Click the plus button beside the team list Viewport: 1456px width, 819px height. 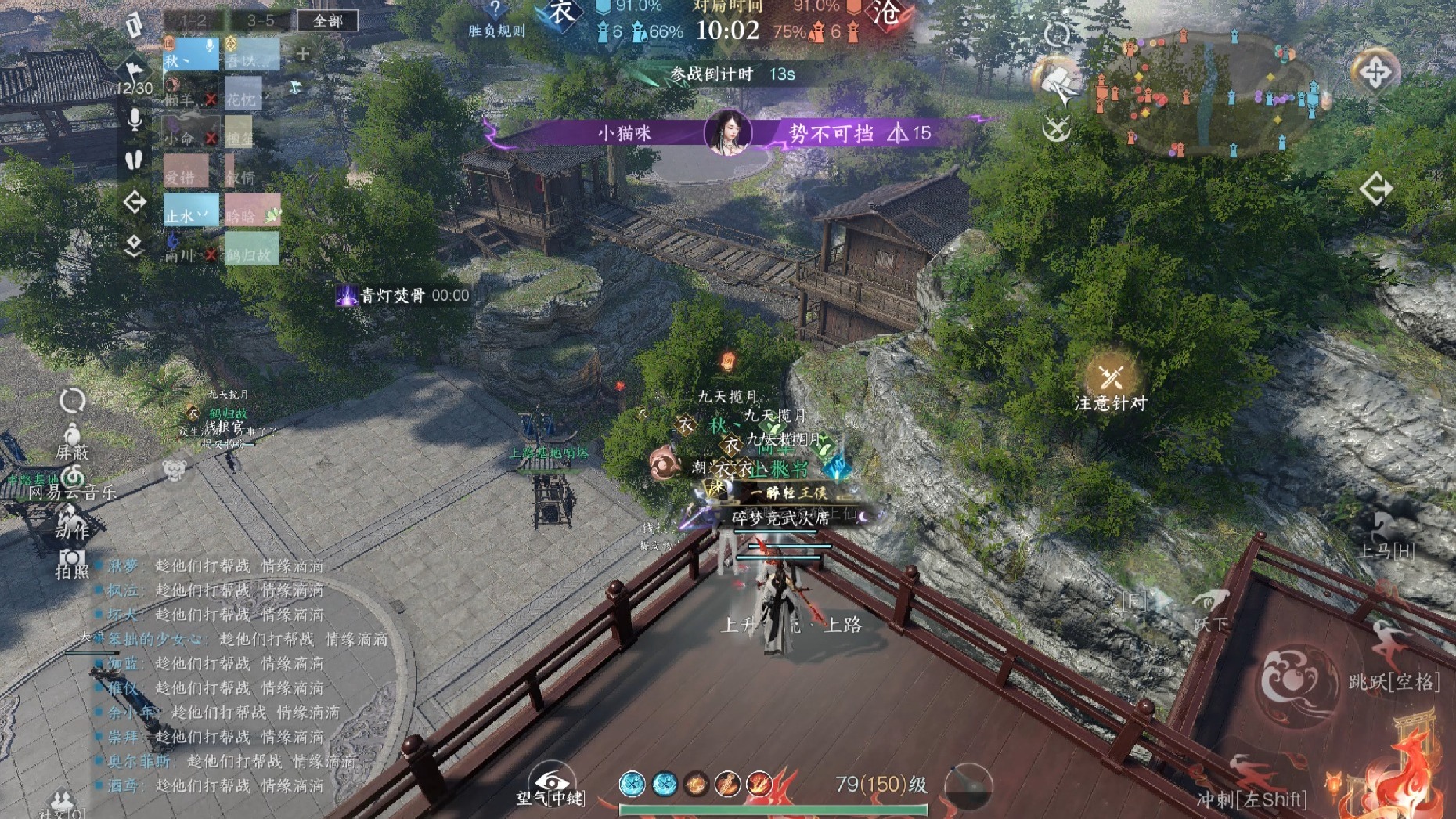coord(303,54)
